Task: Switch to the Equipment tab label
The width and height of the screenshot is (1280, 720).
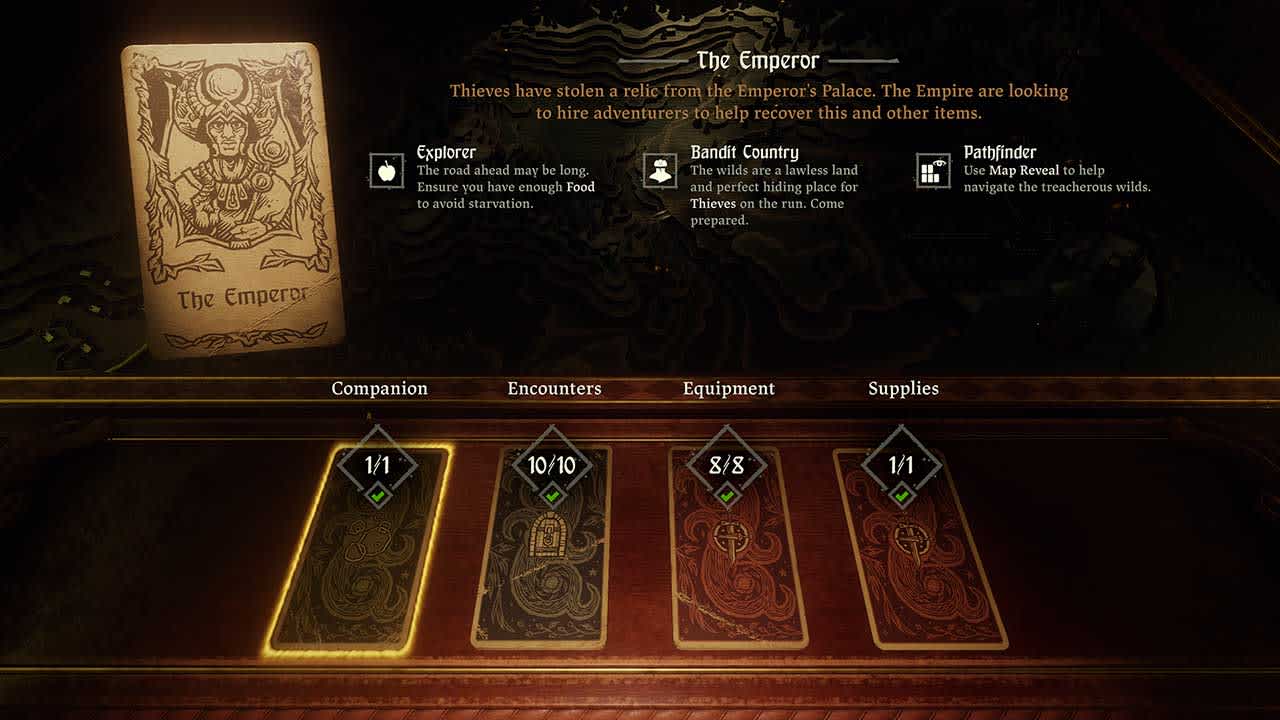Action: pos(728,388)
